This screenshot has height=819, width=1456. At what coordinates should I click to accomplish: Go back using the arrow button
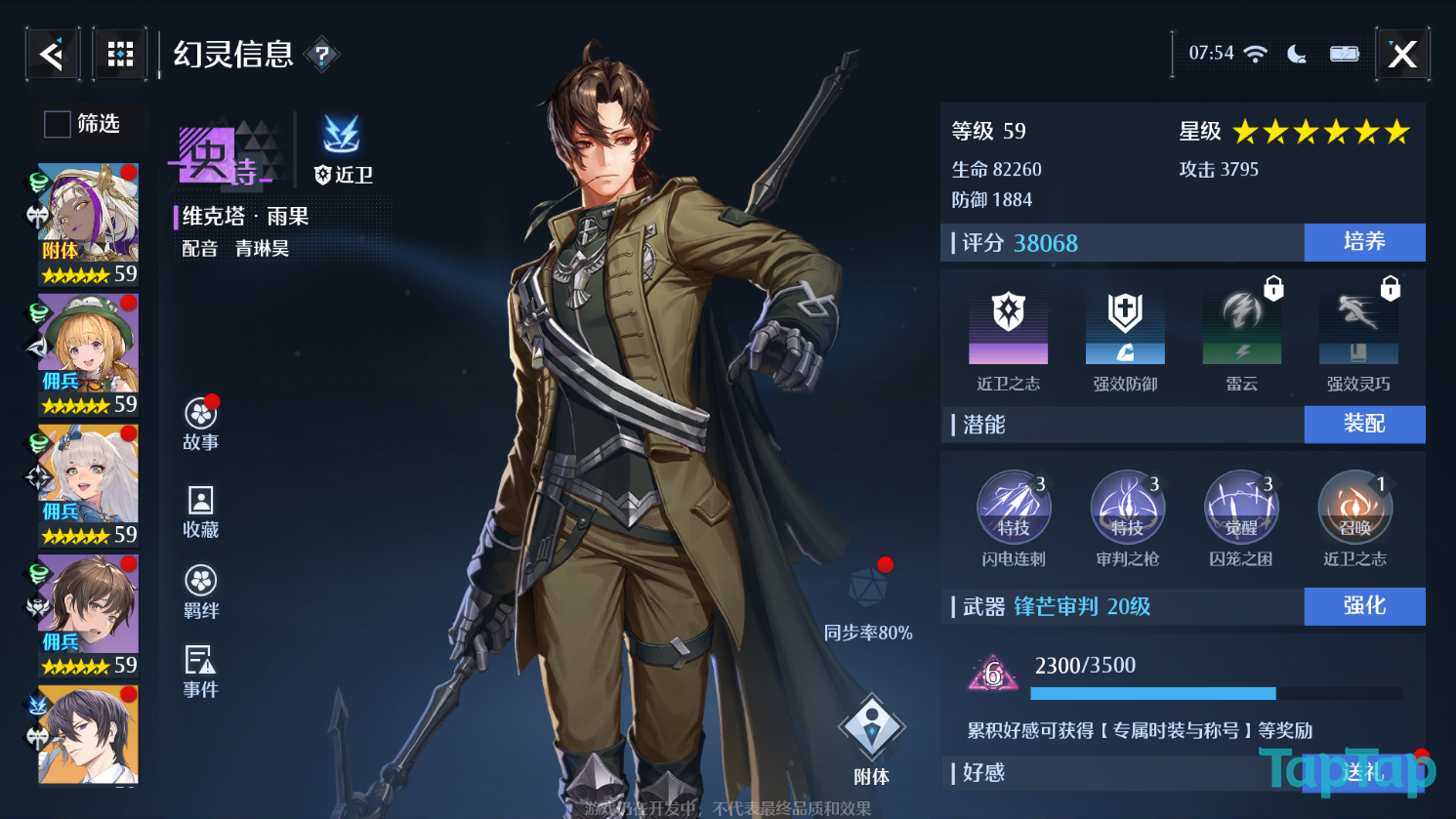[53, 54]
